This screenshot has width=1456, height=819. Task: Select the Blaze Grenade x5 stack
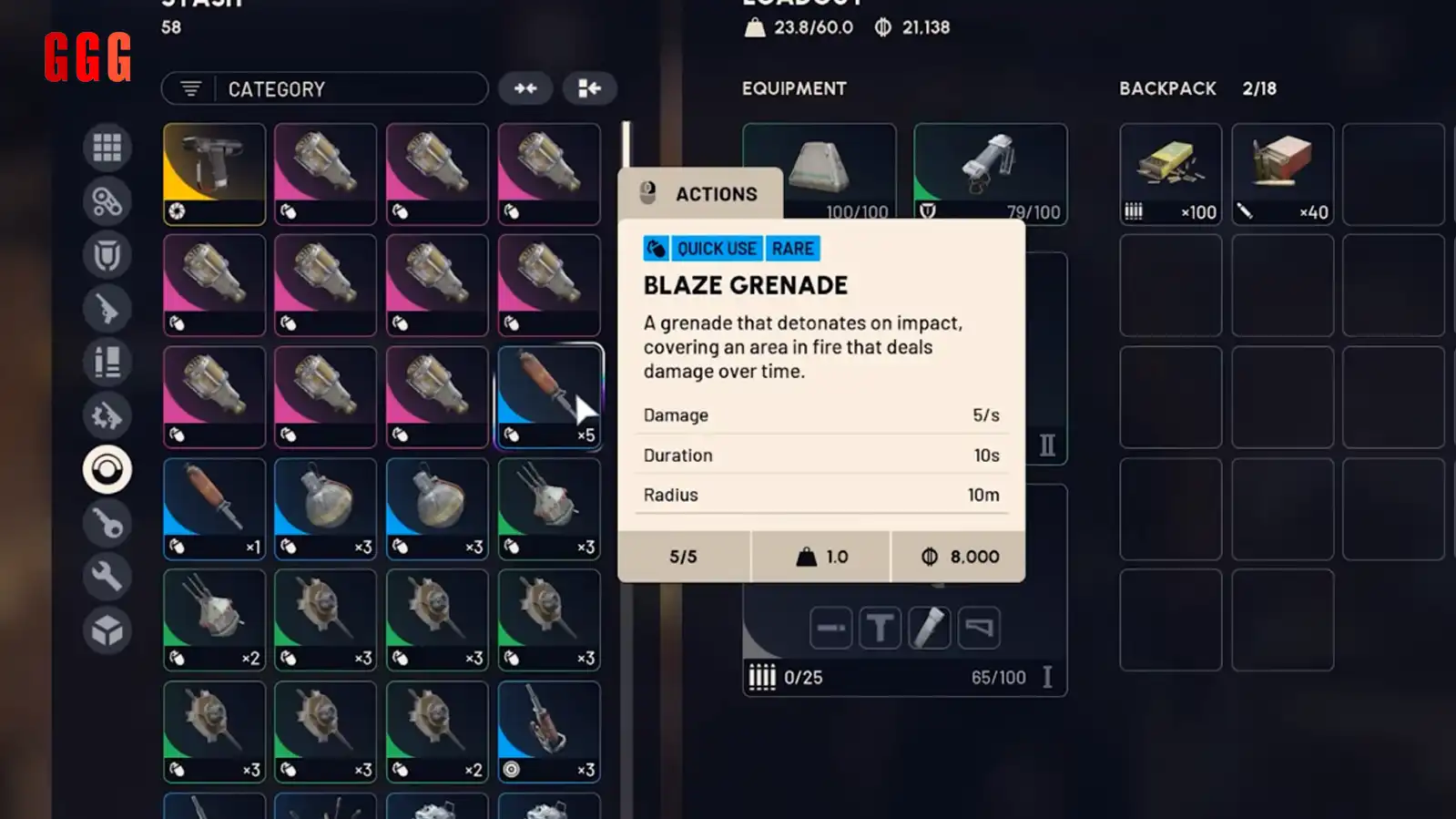(549, 396)
